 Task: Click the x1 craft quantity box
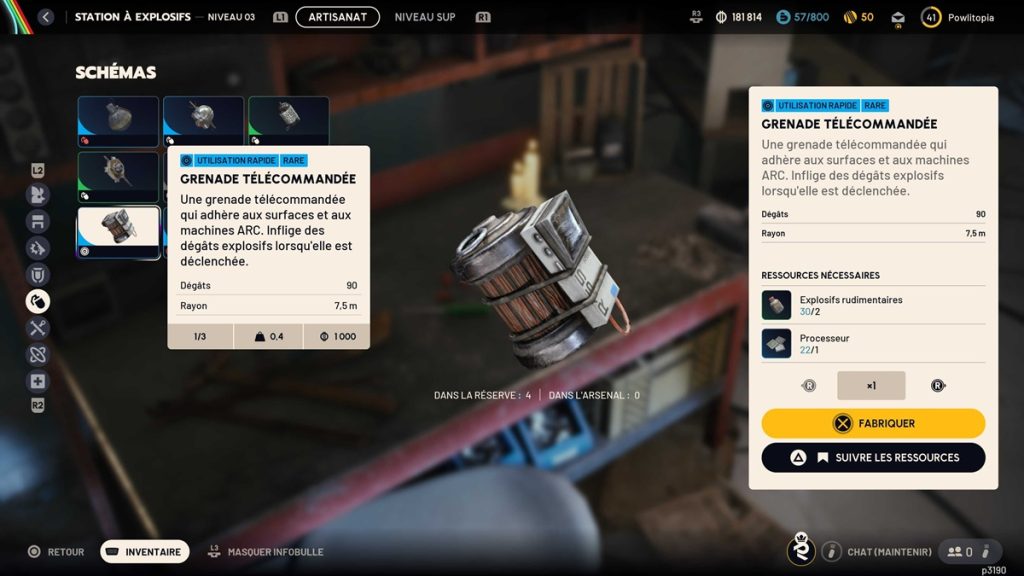[x=871, y=385]
